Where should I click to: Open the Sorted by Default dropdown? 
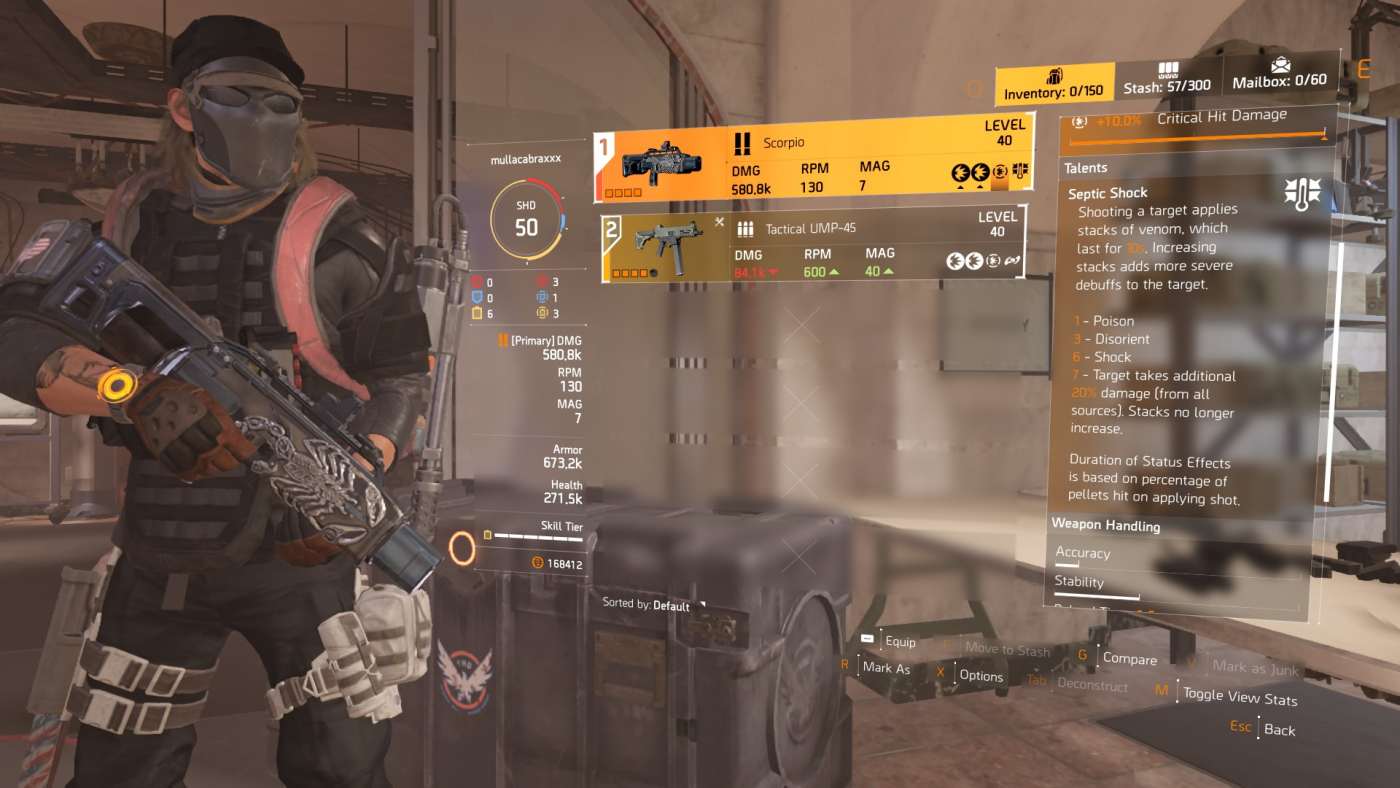click(650, 605)
